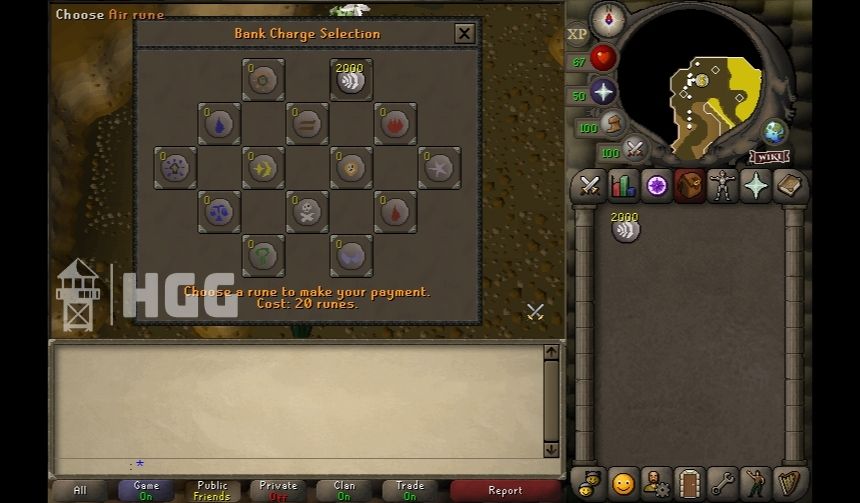Select the red Blood rune

click(395, 212)
